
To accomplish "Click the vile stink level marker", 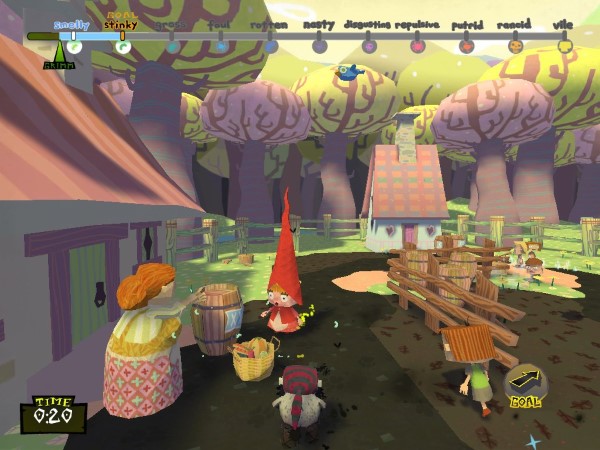I will pyautogui.click(x=565, y=45).
